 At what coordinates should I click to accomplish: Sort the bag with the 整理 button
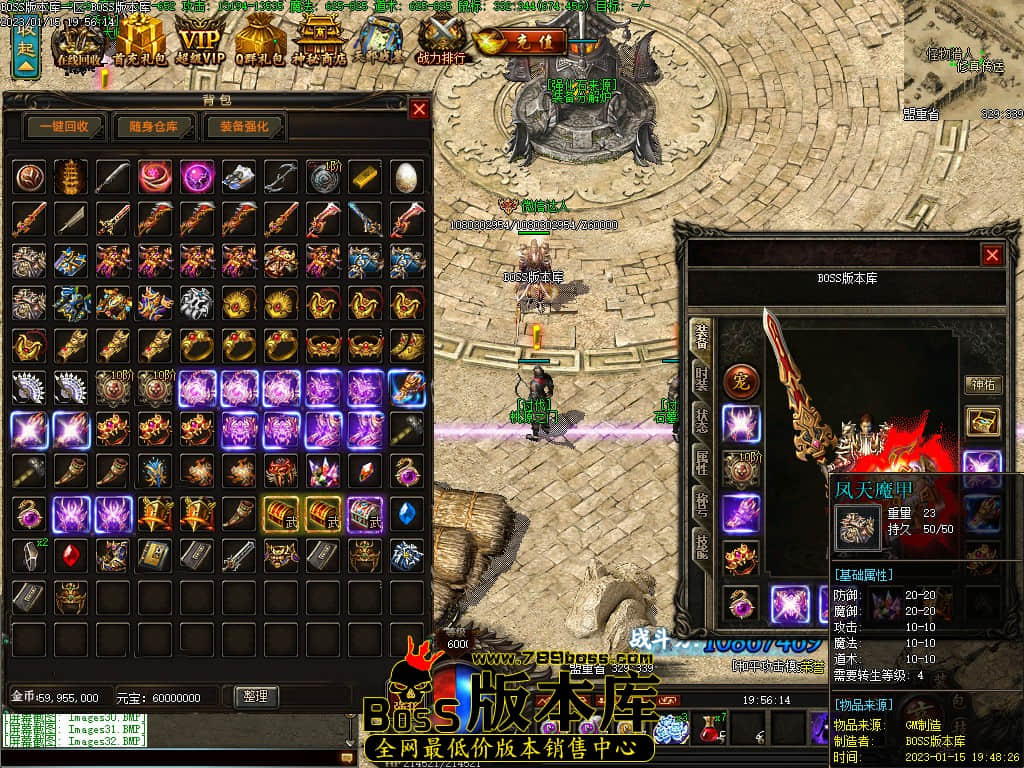255,696
